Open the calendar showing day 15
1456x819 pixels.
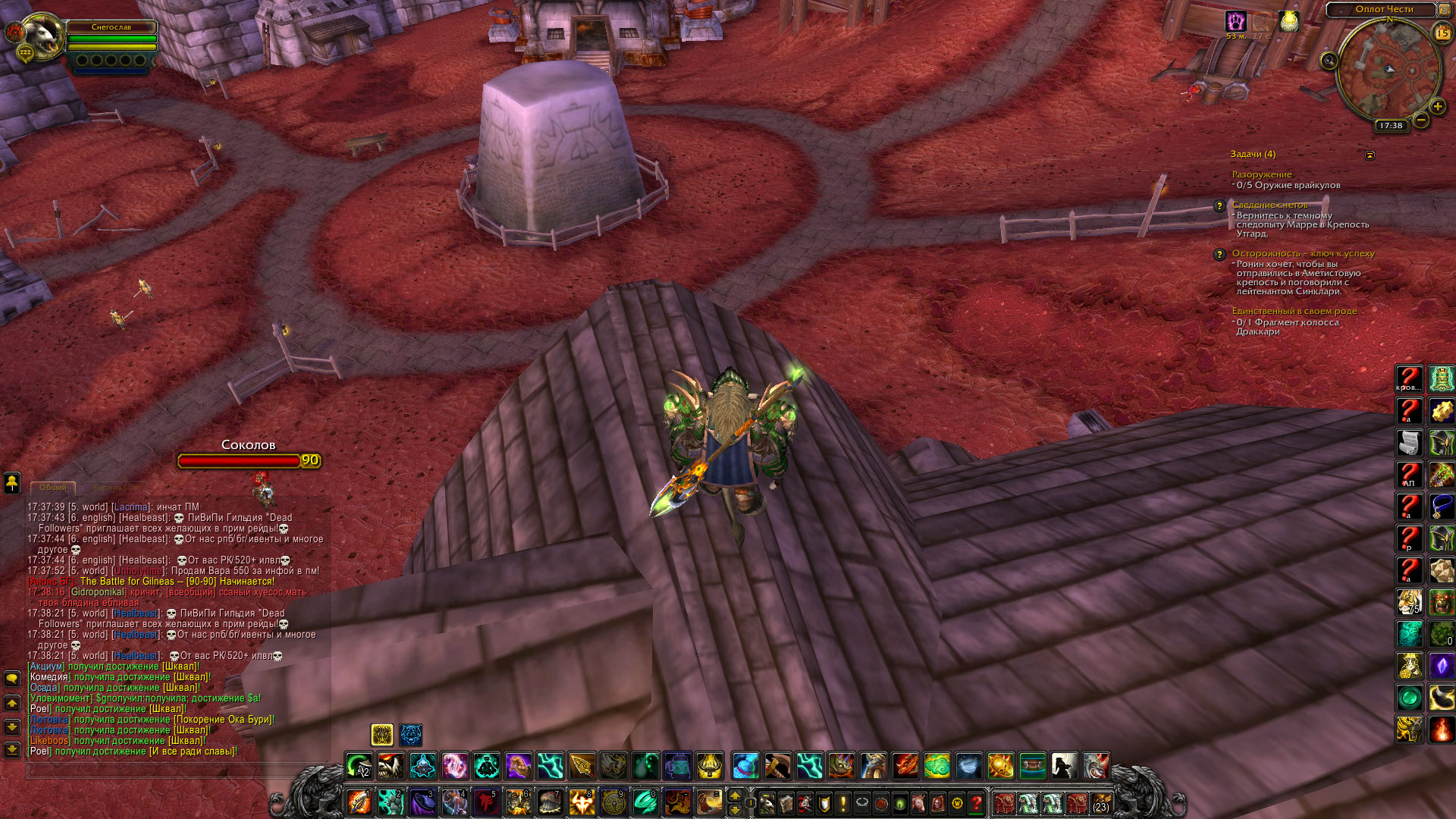[x=1442, y=33]
